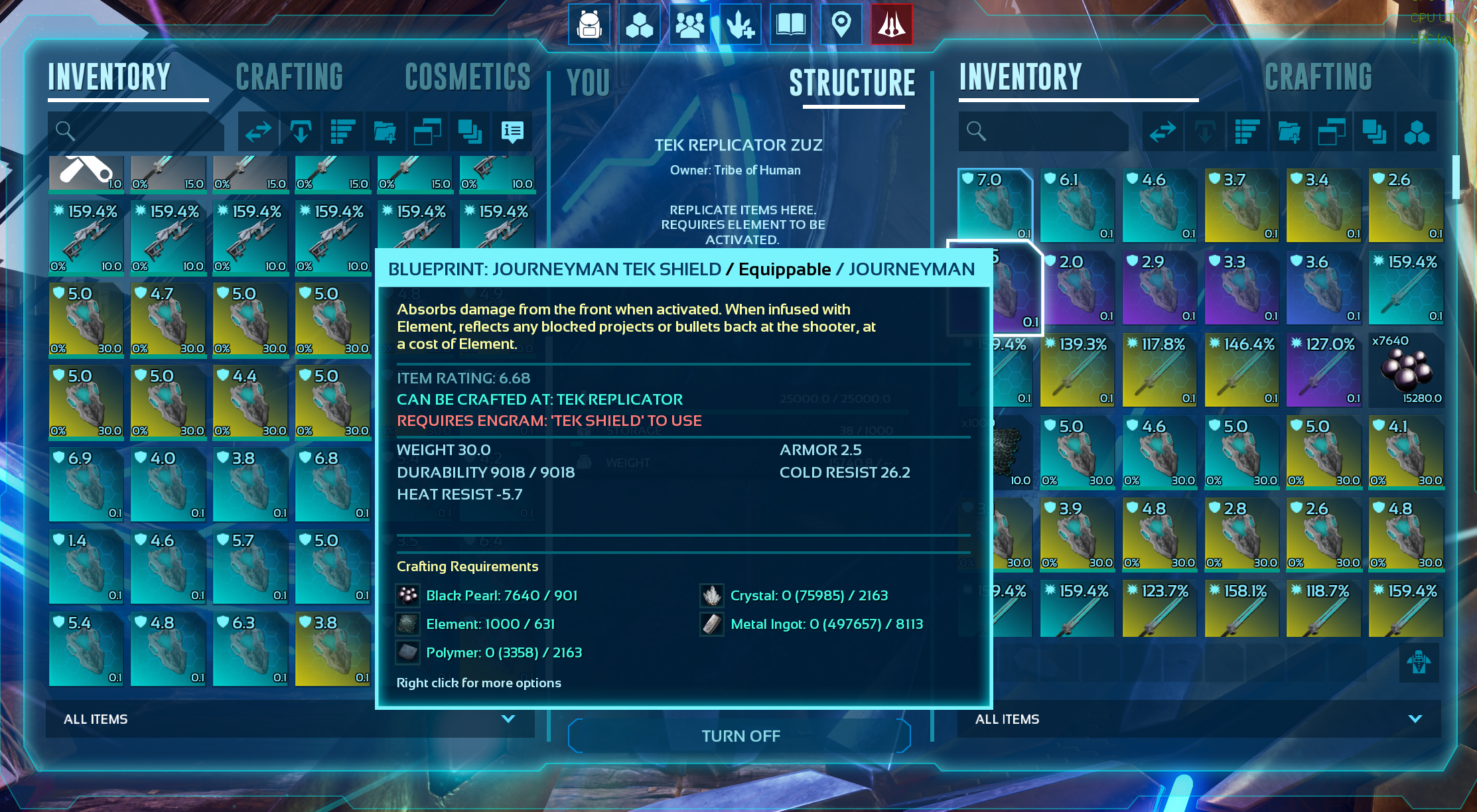
Task: Open the Cosmetics tab
Action: coord(468,77)
